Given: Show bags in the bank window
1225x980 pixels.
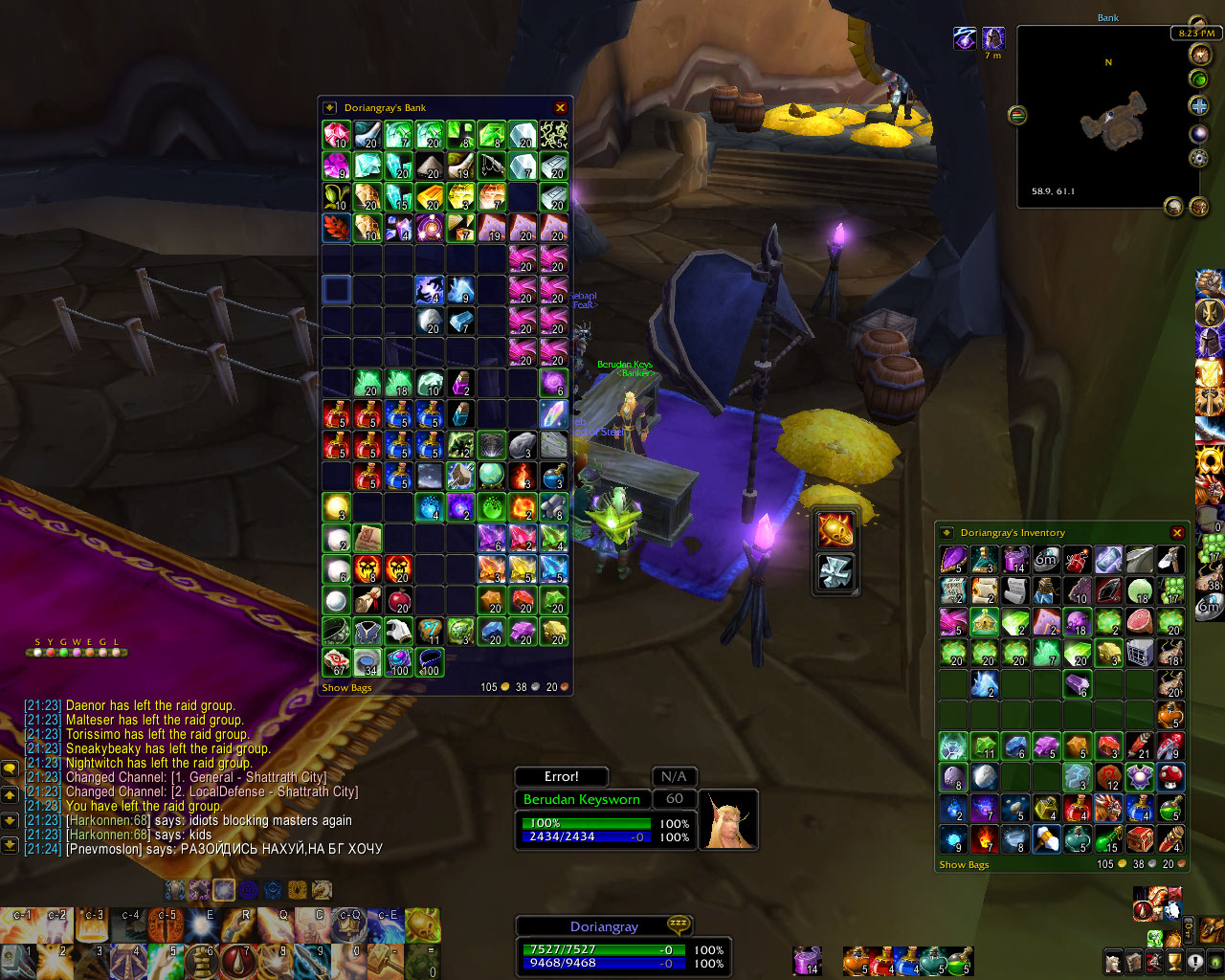Looking at the screenshot, I should 346,687.
